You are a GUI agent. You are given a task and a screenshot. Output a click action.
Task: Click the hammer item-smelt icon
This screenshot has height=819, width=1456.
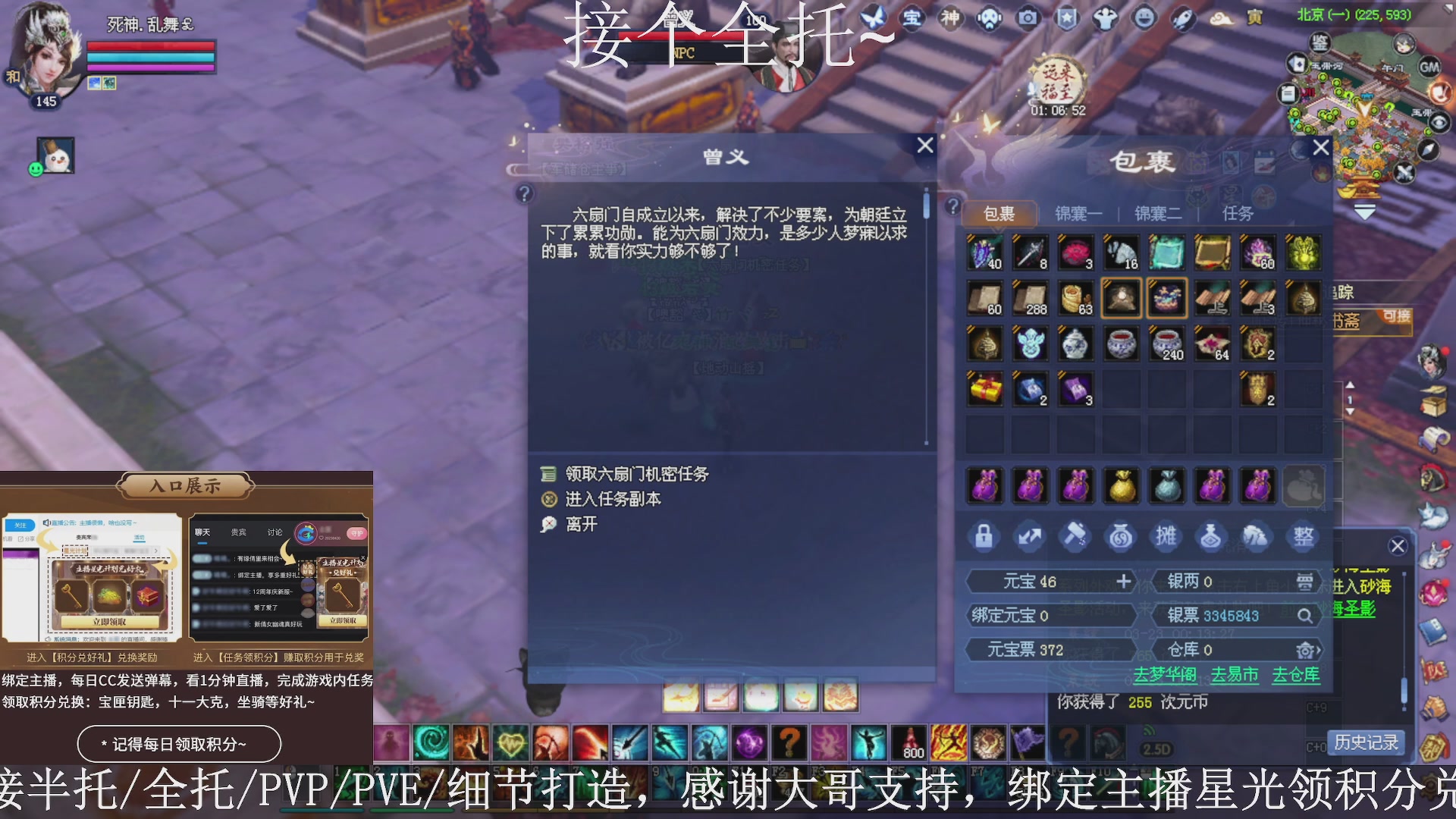(1075, 536)
